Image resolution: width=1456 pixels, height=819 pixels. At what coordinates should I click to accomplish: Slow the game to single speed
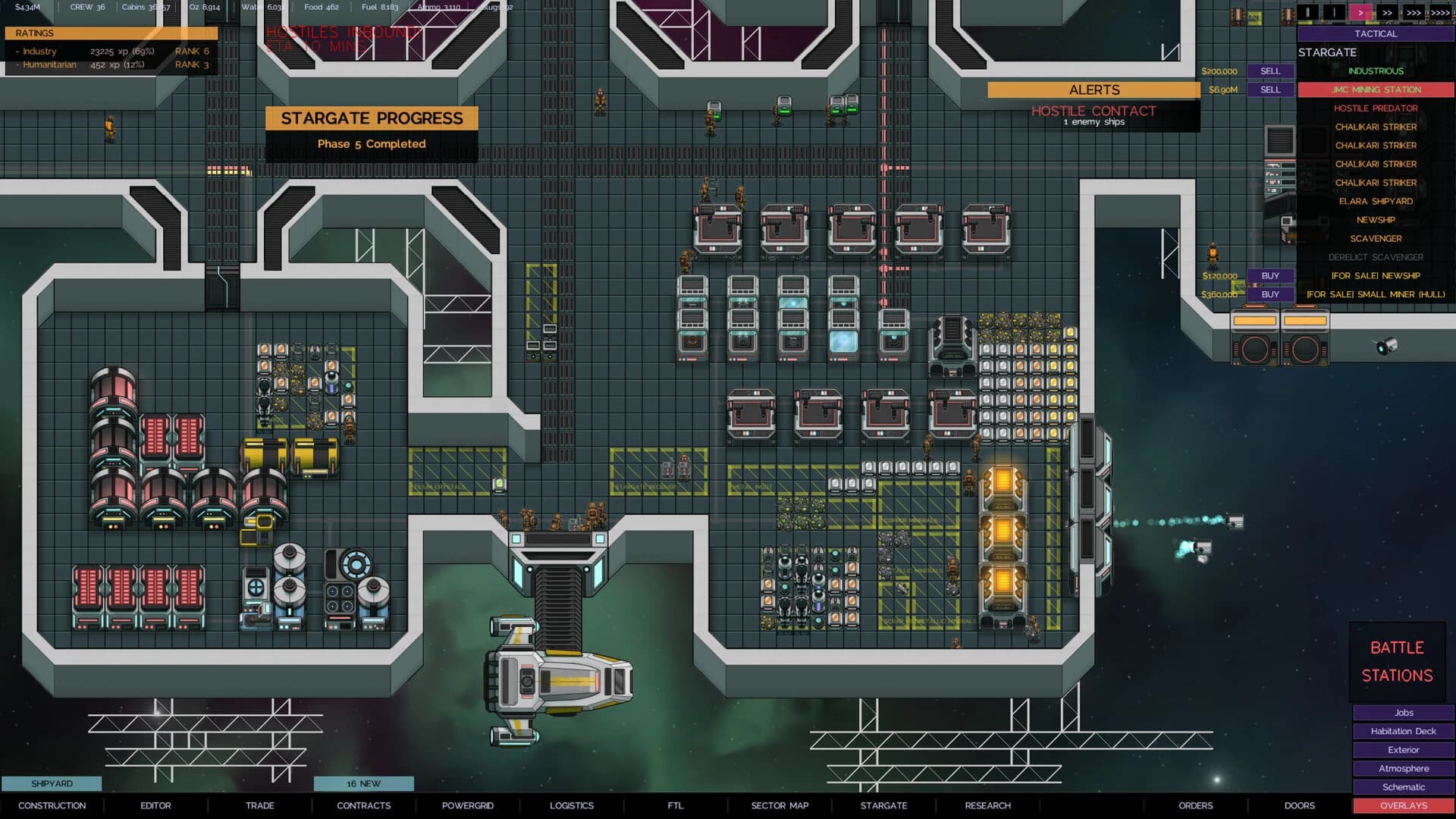click(x=1335, y=13)
